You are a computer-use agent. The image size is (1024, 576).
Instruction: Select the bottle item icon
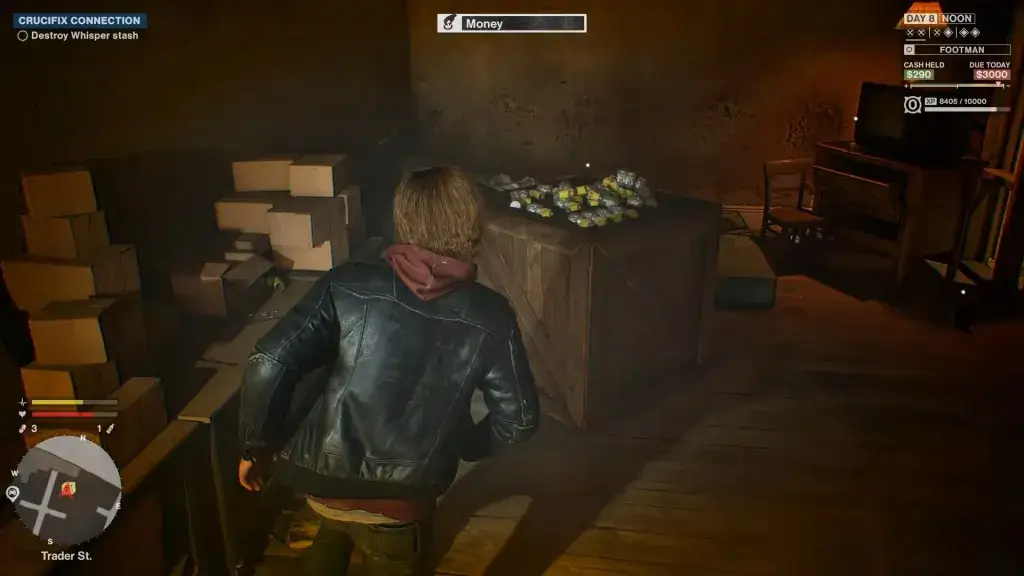click(x=111, y=429)
